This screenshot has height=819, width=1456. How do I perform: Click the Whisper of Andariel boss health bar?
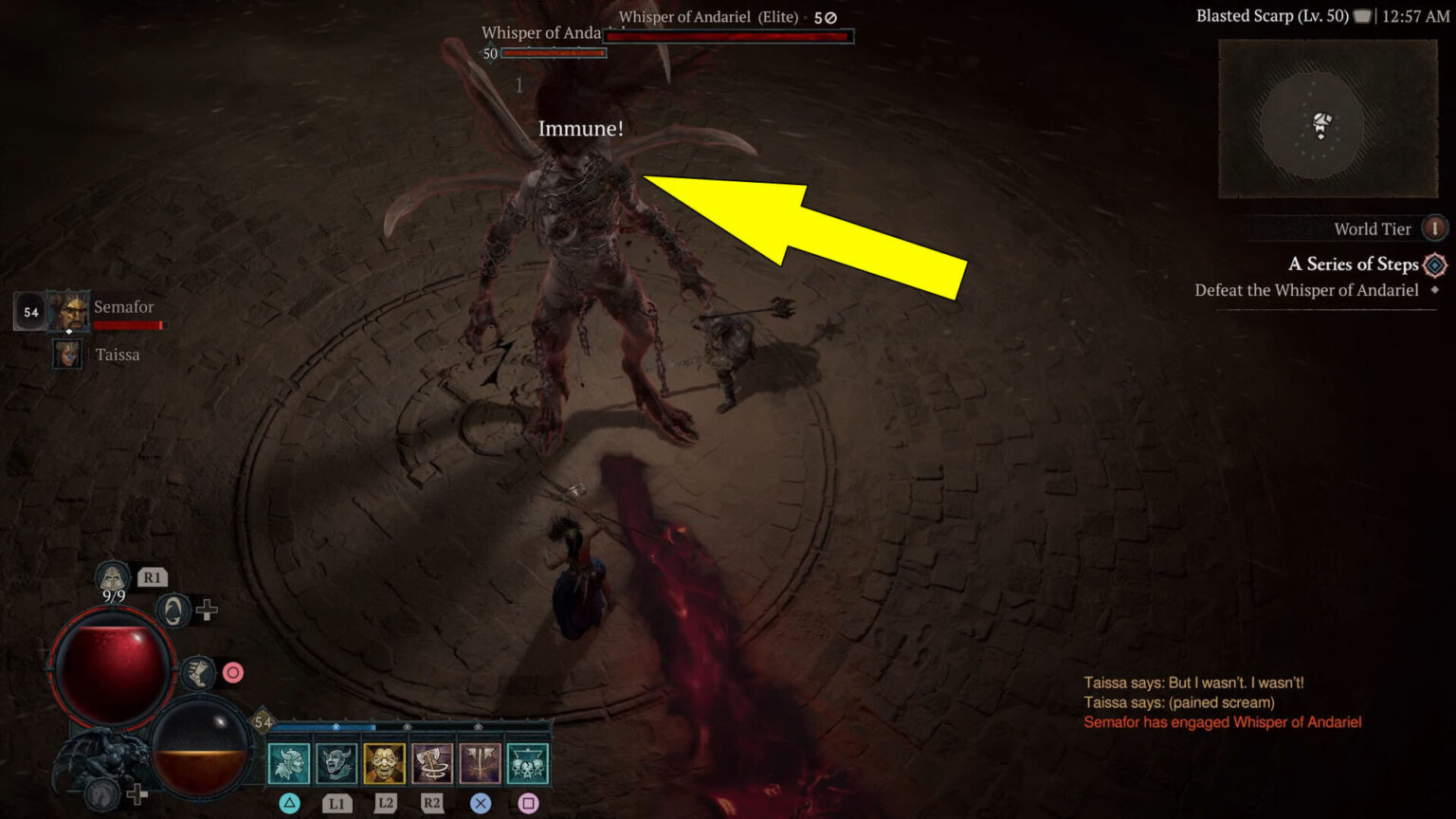point(730,36)
